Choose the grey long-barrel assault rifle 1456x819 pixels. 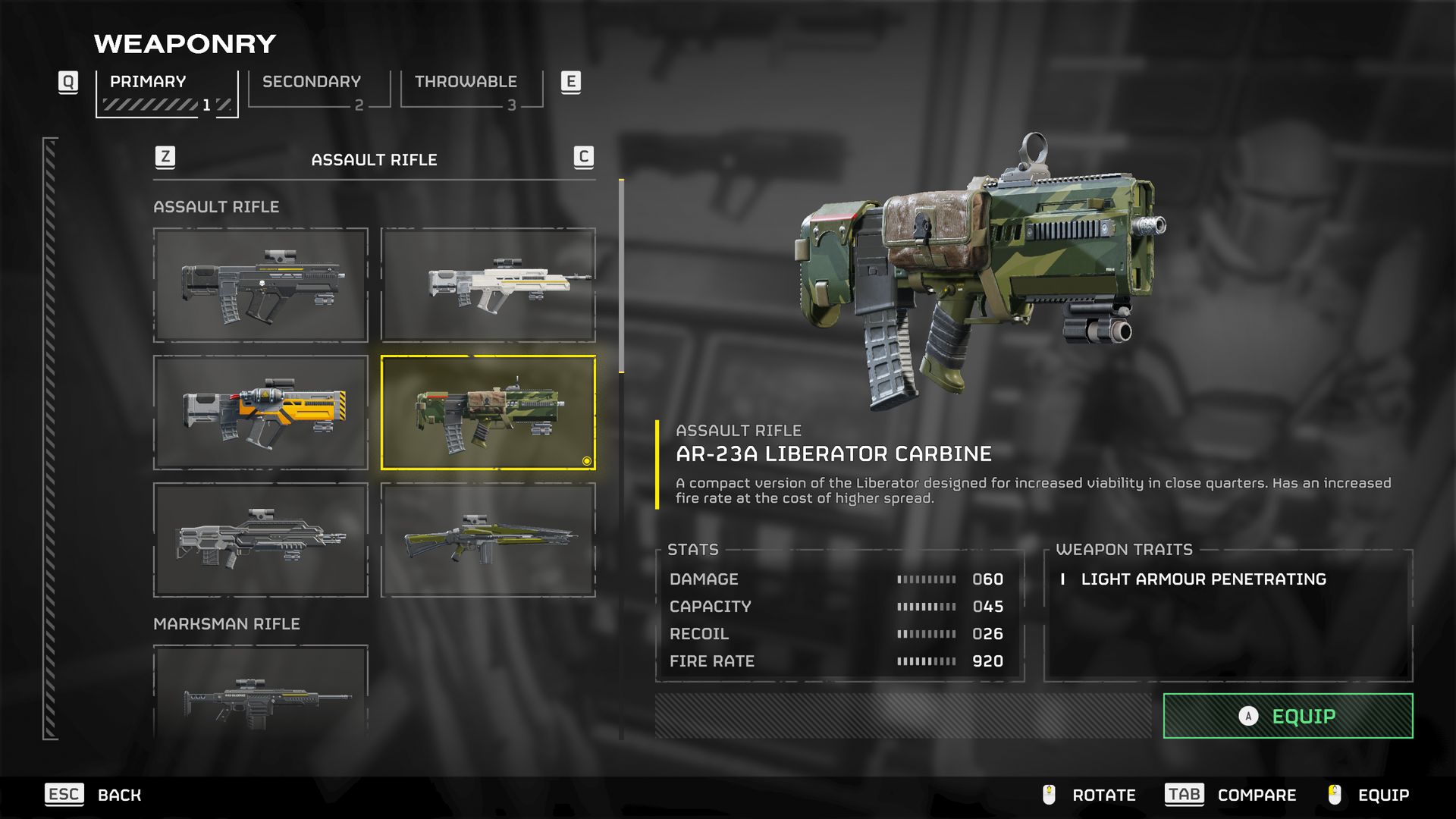pyautogui.click(x=261, y=540)
